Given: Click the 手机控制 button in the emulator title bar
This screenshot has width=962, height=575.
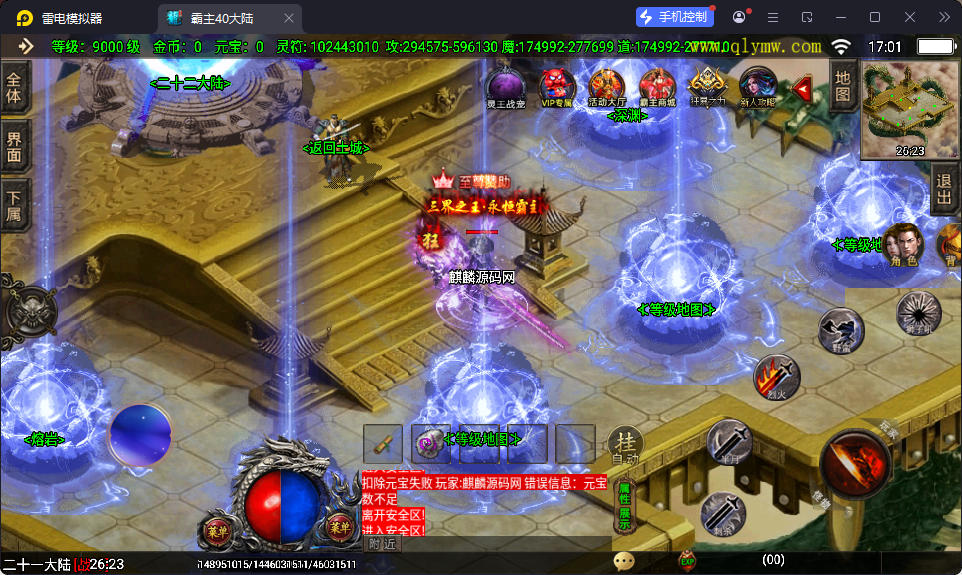Looking at the screenshot, I should [675, 17].
